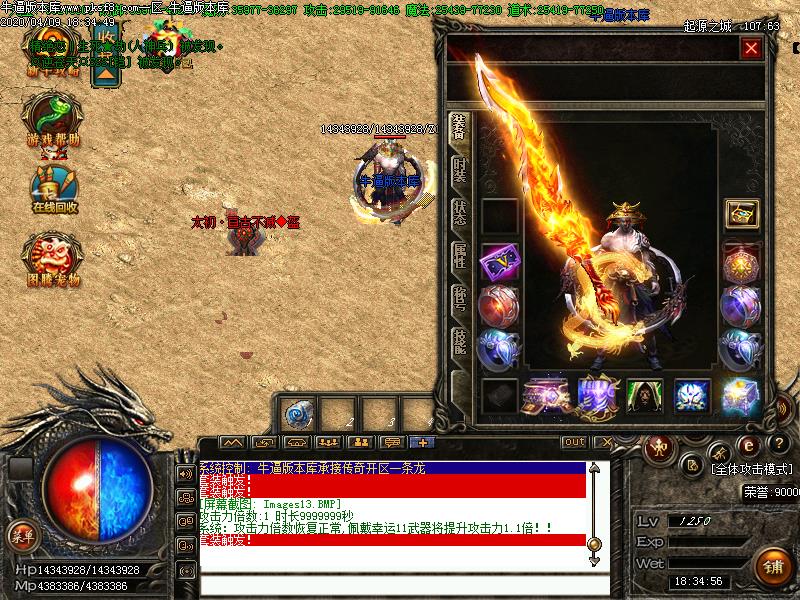Click the treasure chest slot in equipment panel
This screenshot has height=600, width=800.
click(741, 214)
